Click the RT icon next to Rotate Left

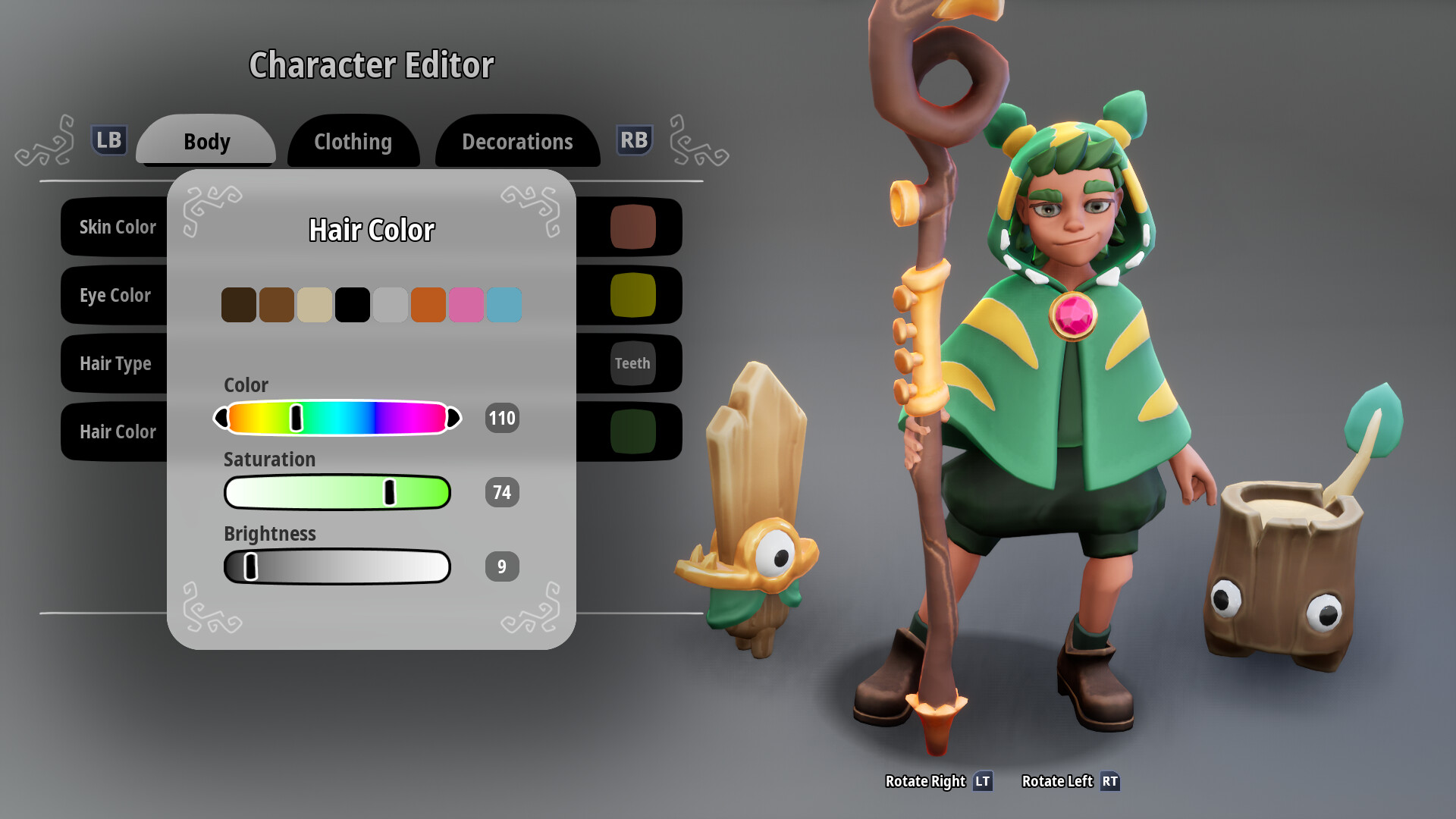(1109, 781)
